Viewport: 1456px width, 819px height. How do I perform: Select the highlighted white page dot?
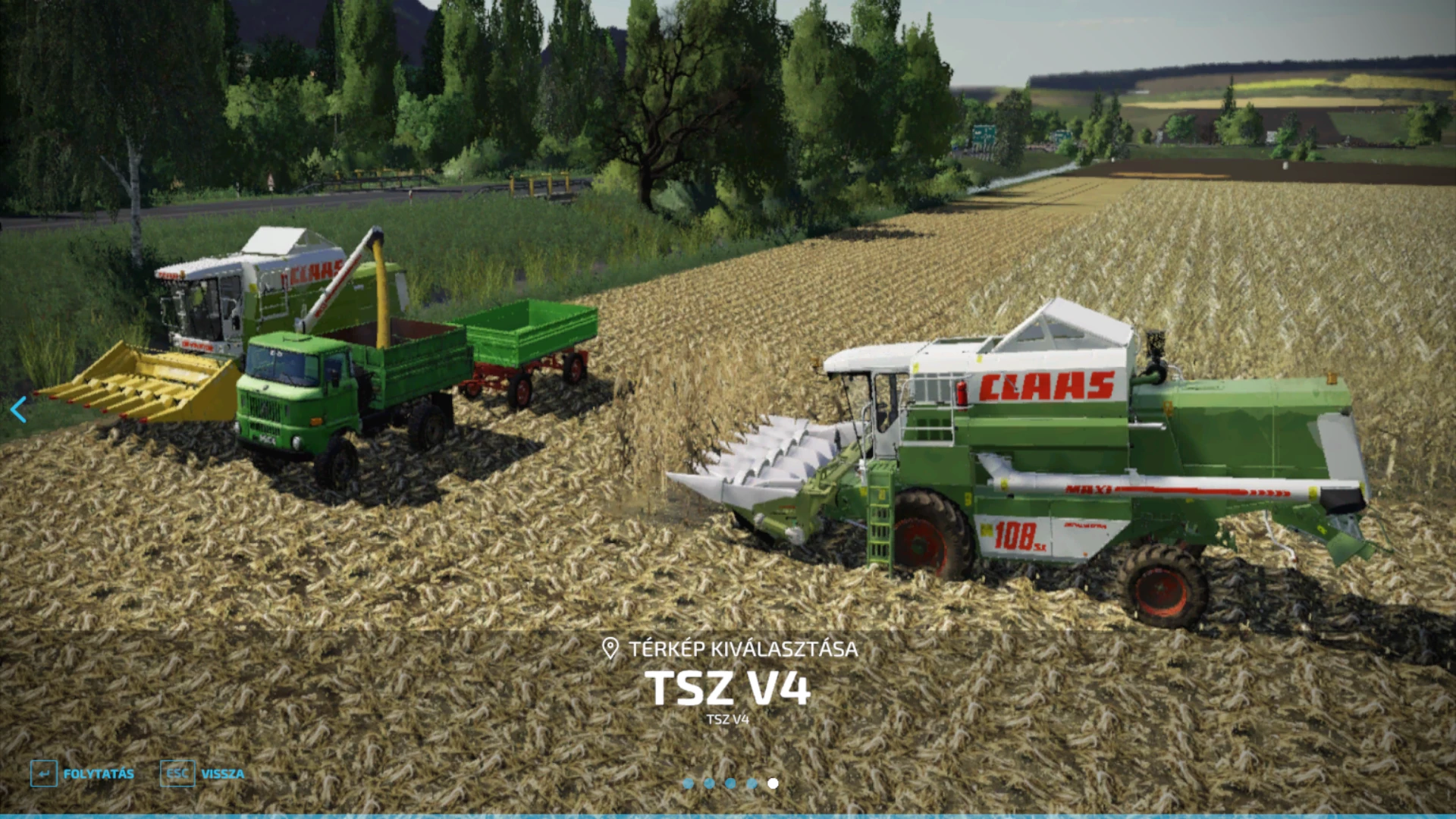click(x=773, y=783)
